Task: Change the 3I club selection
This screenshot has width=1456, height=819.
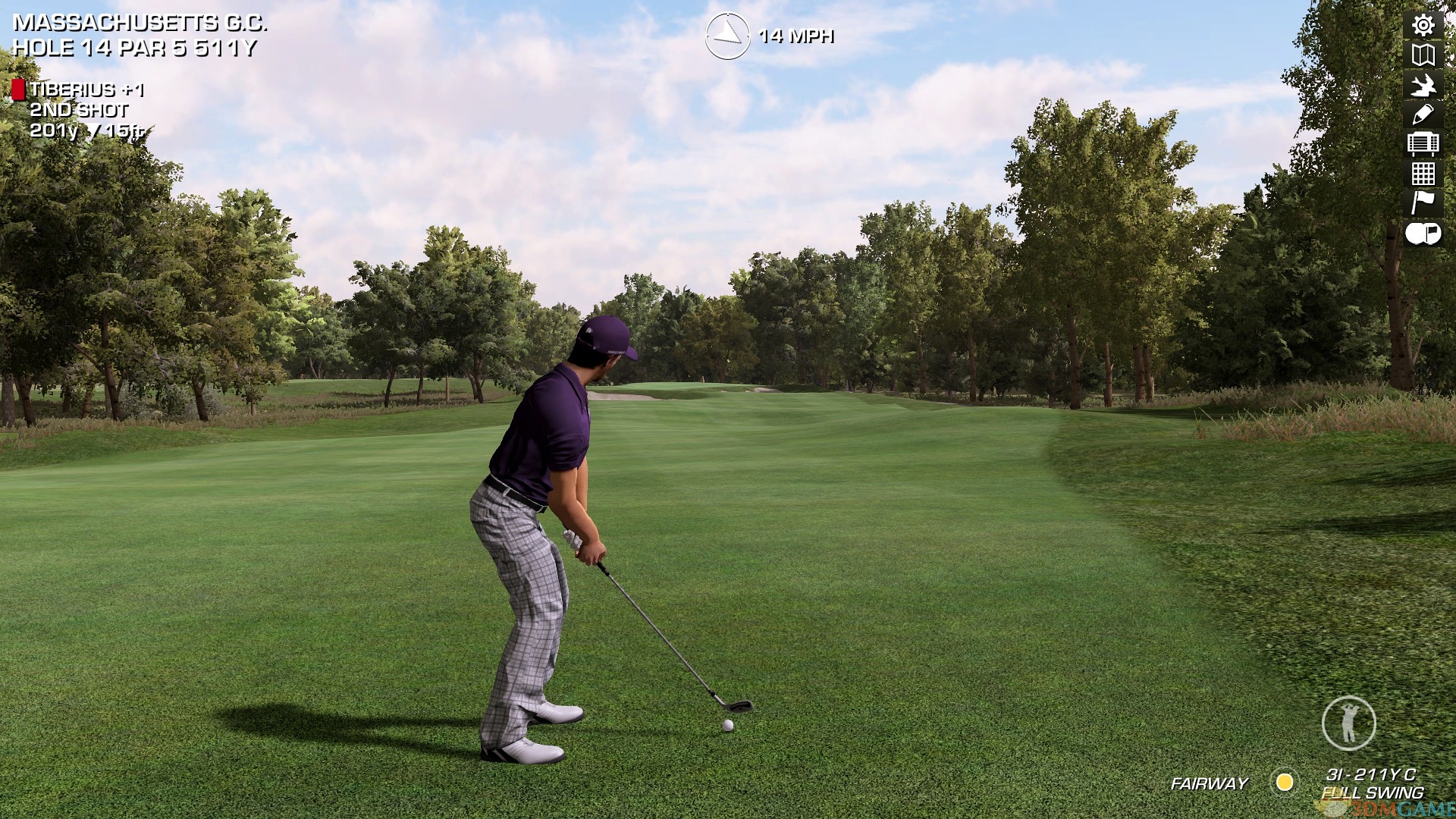Action: click(1370, 774)
